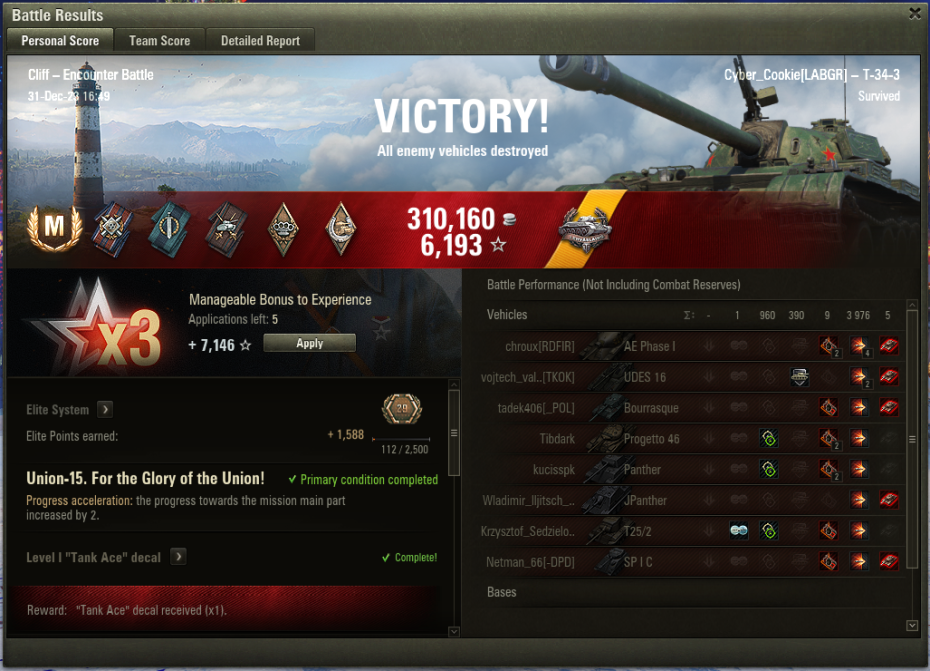Expand the Elite System details arrow
This screenshot has width=930, height=671.
click(105, 409)
